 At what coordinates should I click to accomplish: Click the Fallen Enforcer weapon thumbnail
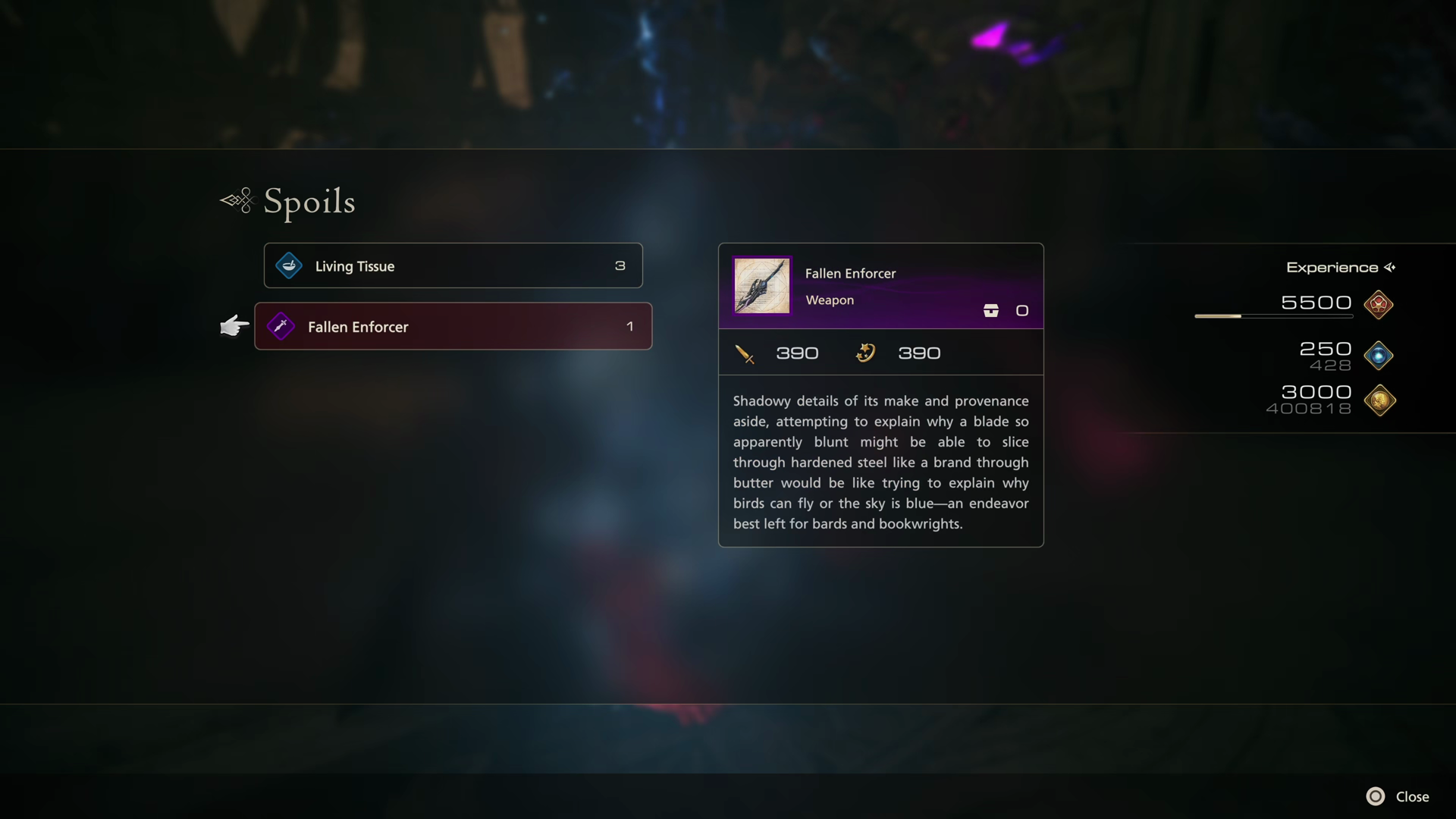(x=761, y=285)
